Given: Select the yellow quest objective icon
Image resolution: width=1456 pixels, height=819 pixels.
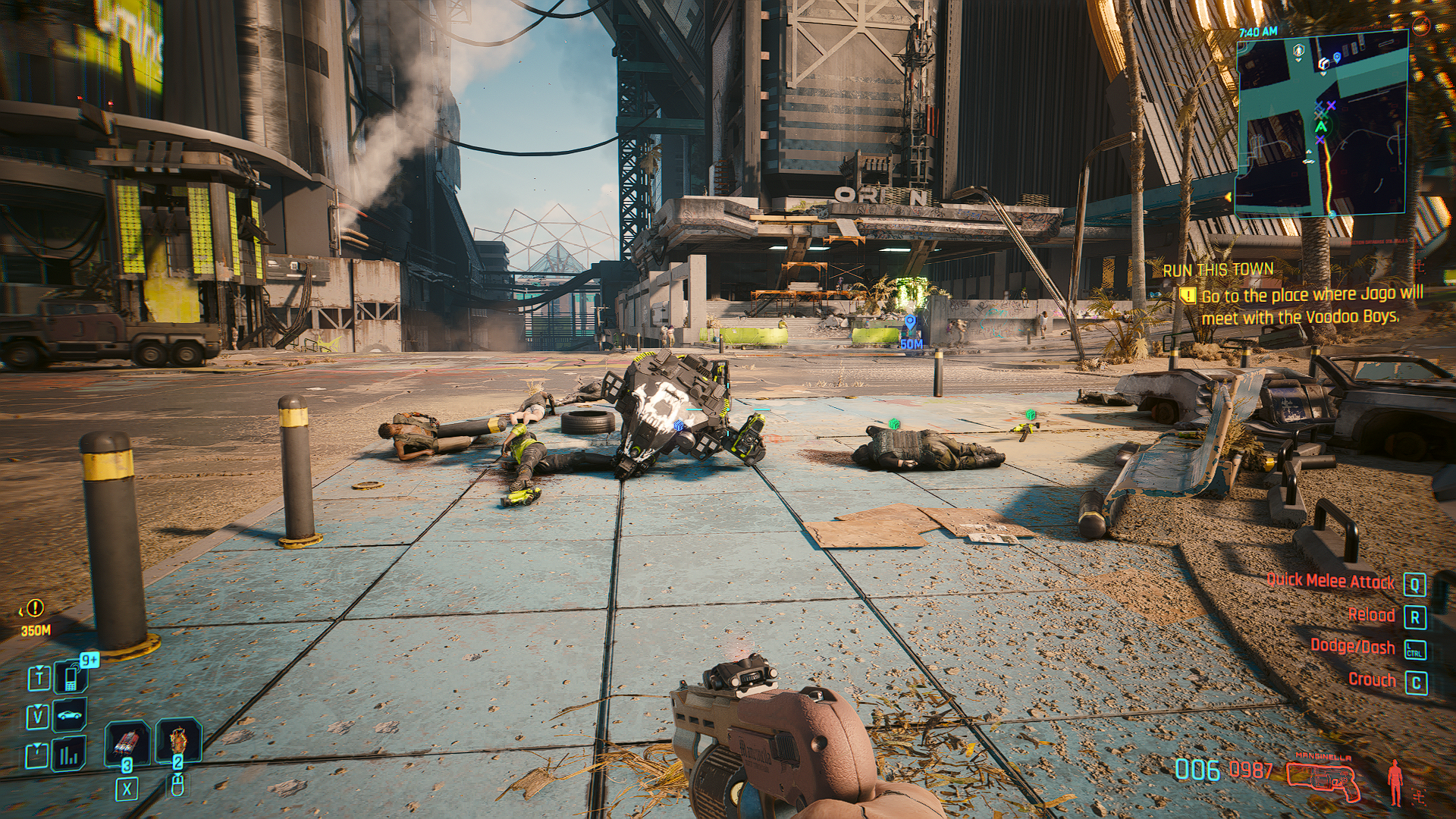Looking at the screenshot, I should click(1188, 296).
